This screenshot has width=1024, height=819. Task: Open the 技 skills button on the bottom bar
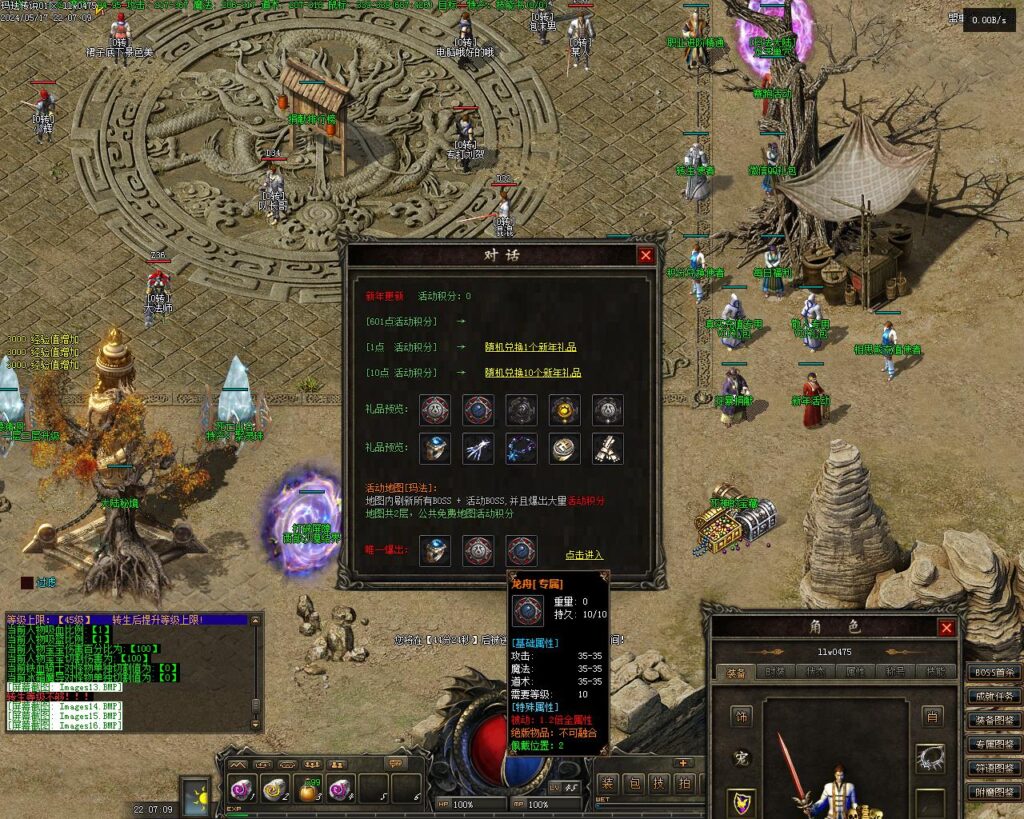658,783
